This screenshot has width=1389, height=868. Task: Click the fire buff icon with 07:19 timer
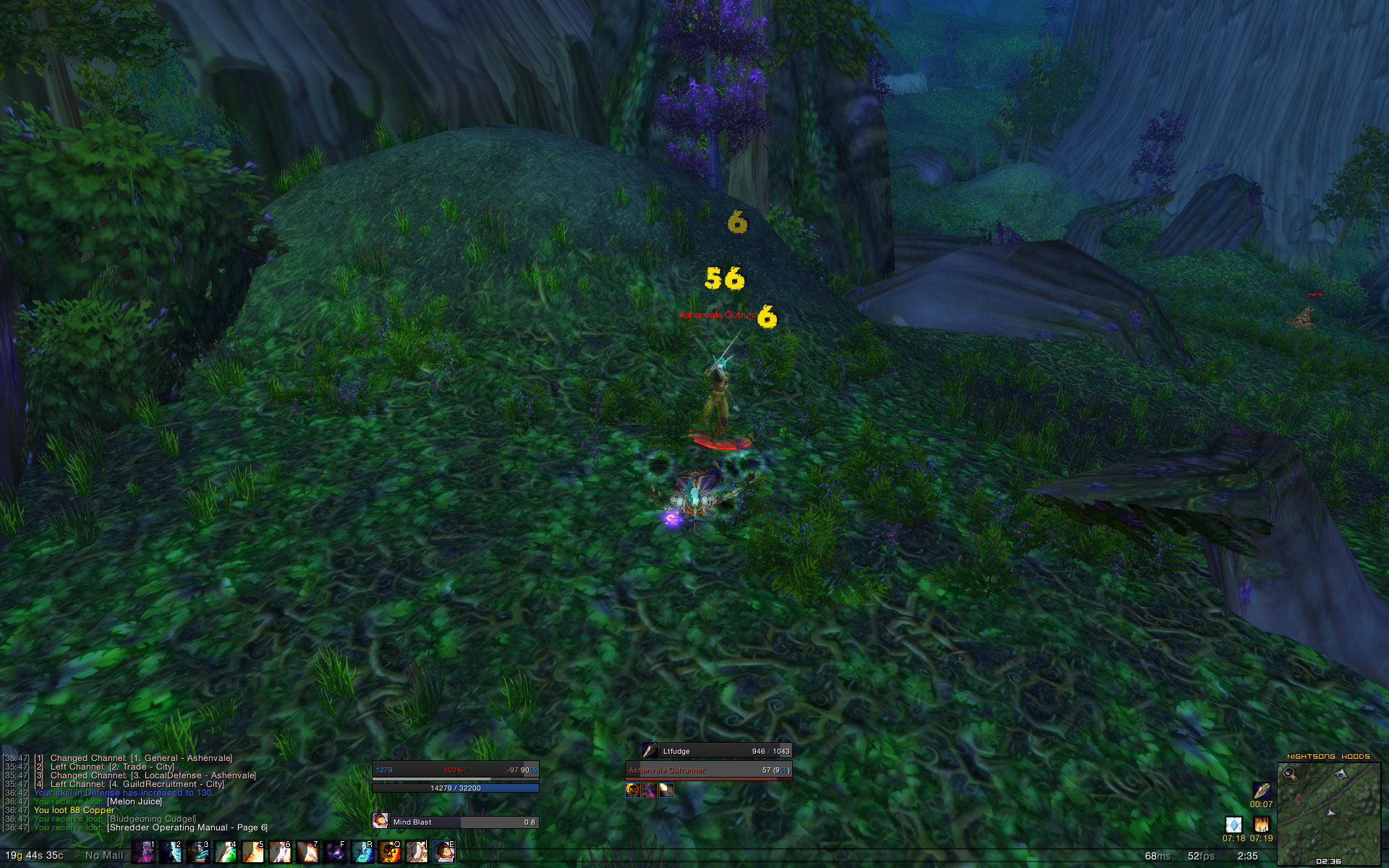pos(1261,825)
